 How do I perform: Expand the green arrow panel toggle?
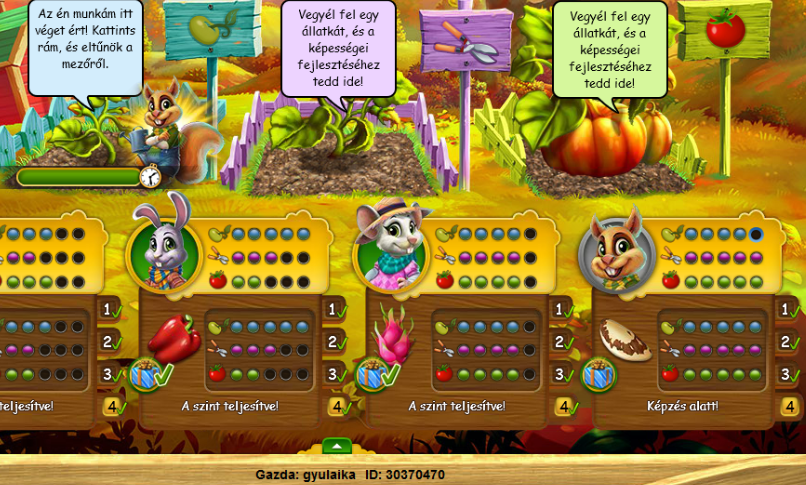[x=337, y=445]
